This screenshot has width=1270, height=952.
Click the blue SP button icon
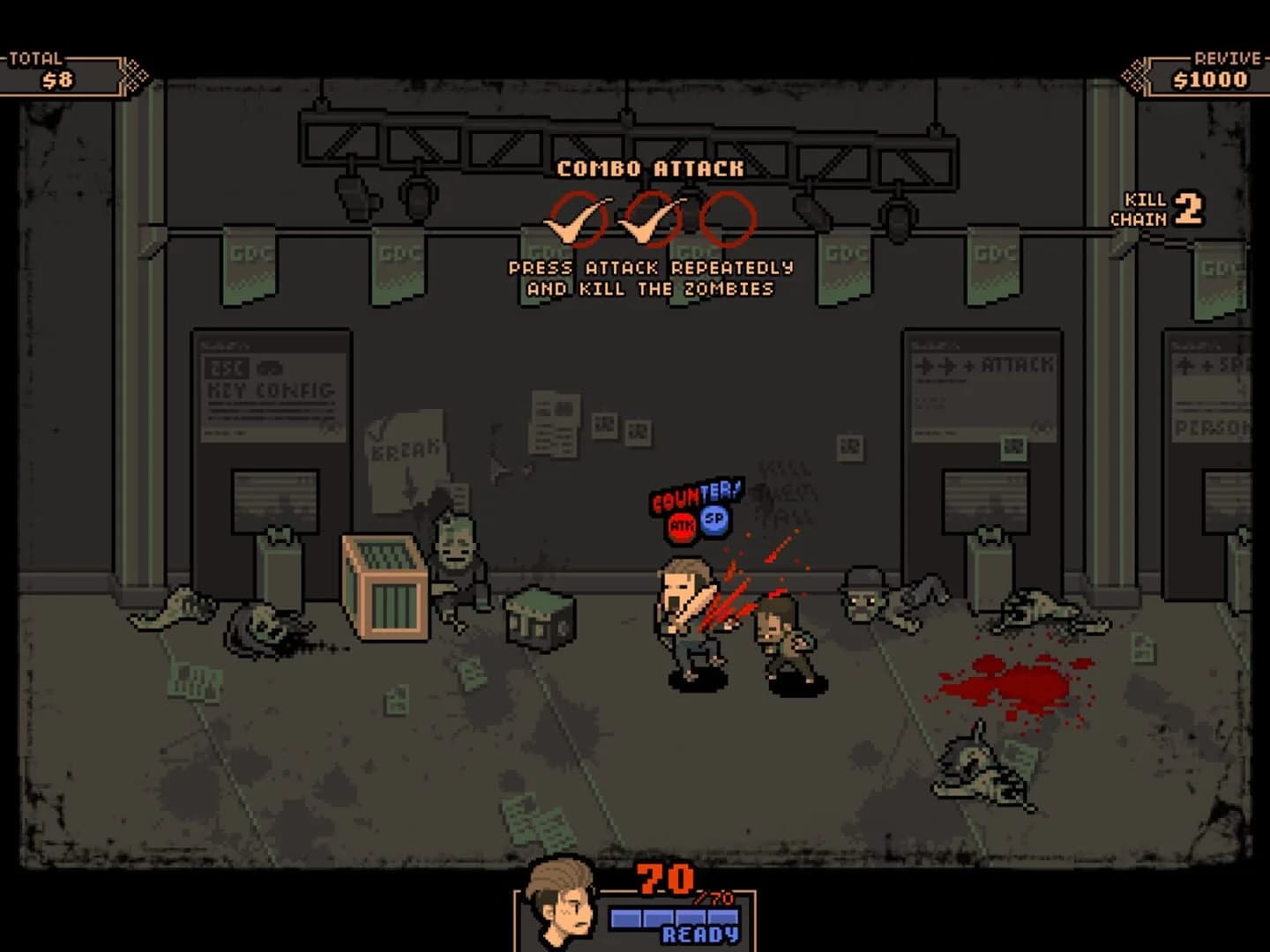[x=713, y=522]
